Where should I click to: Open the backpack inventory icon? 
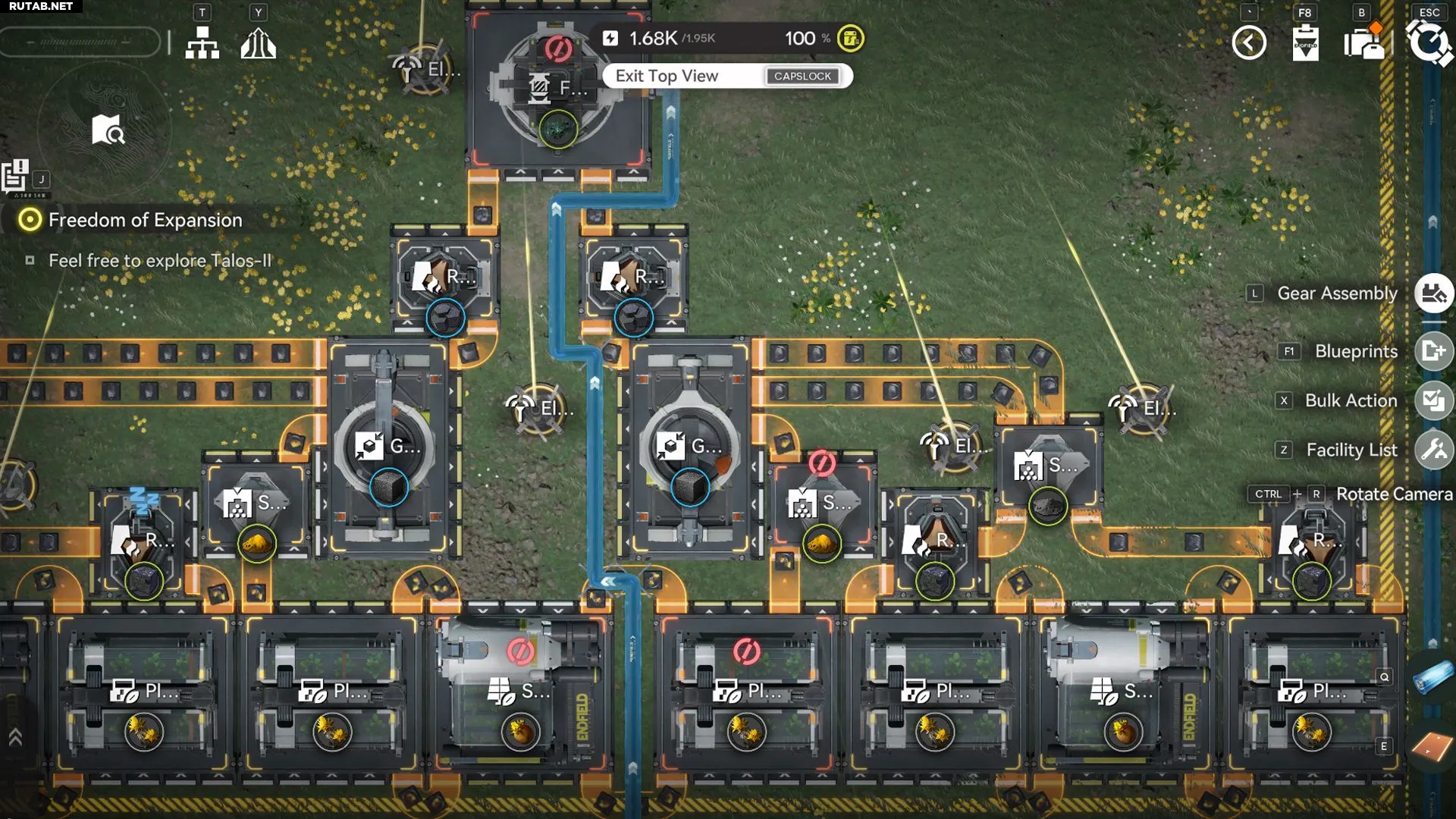pyautogui.click(x=1363, y=42)
